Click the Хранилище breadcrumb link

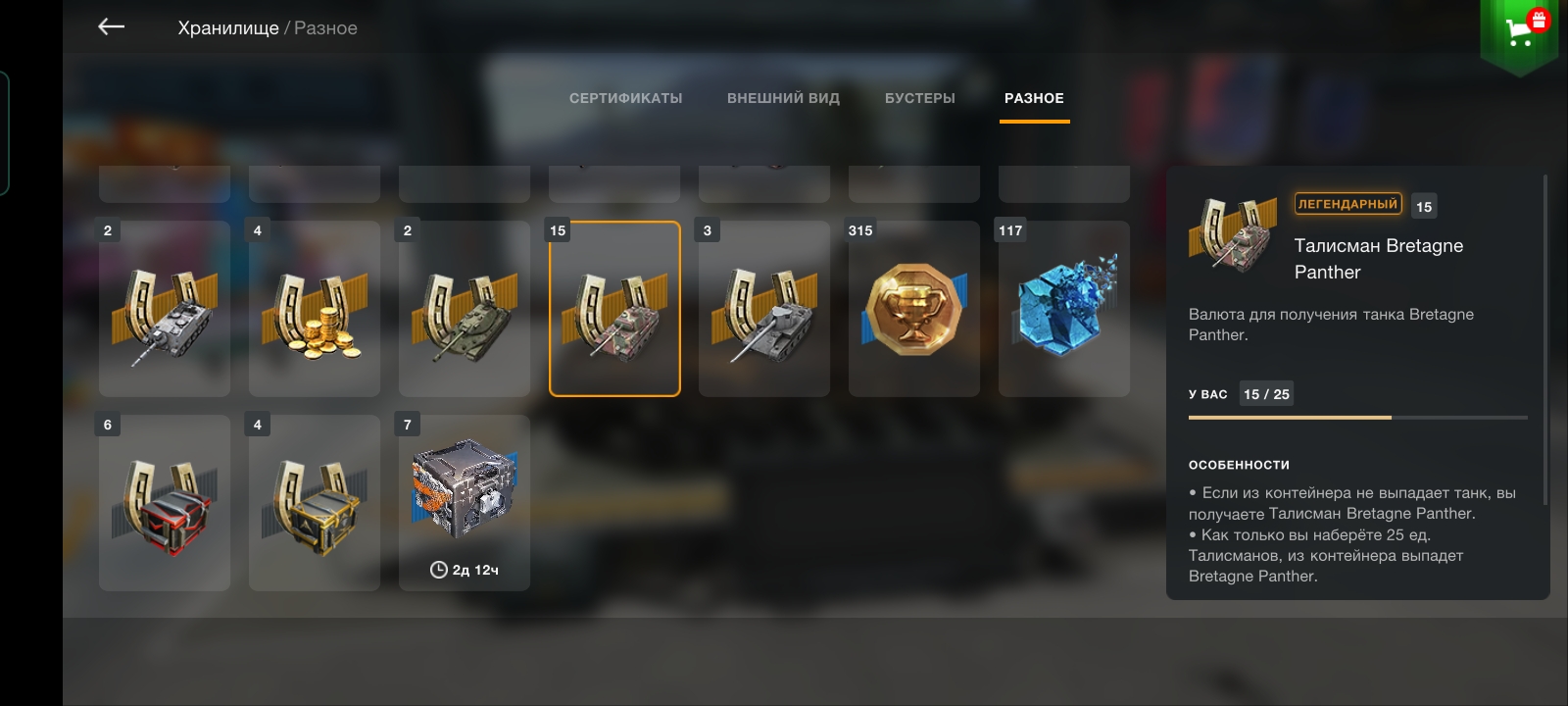click(228, 28)
